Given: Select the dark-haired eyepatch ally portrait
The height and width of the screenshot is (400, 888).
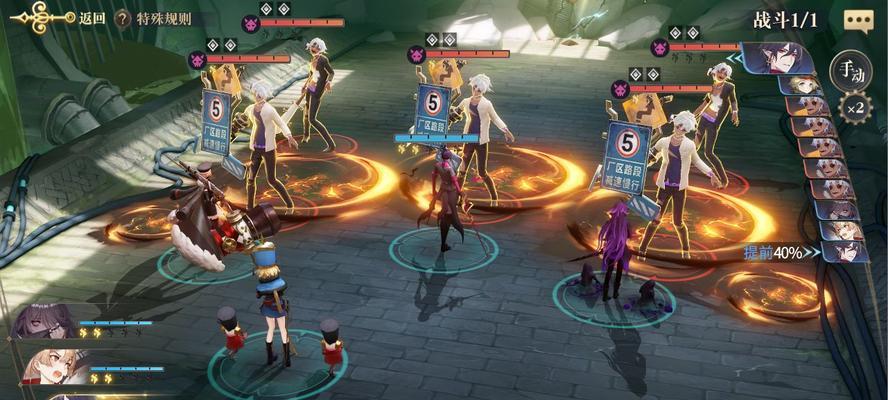Looking at the screenshot, I should point(45,322).
